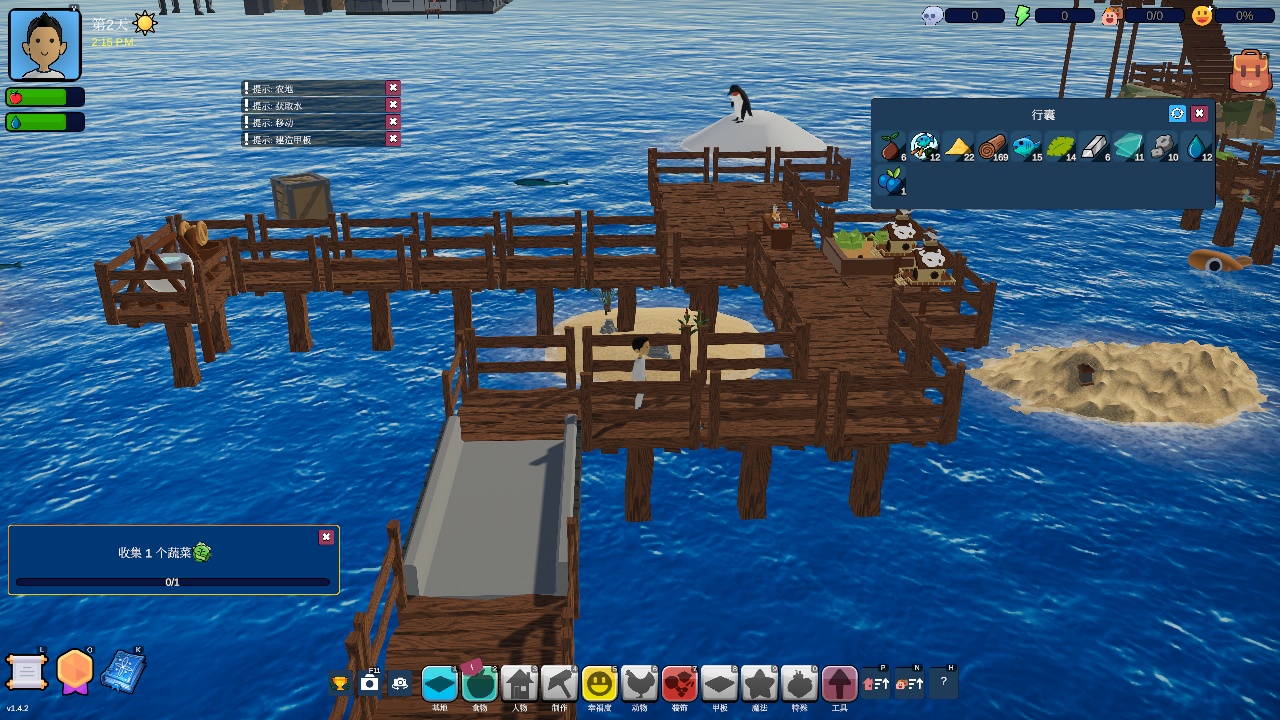Click the blue refresh button in inventory
This screenshot has height=720, width=1280.
point(1177,114)
